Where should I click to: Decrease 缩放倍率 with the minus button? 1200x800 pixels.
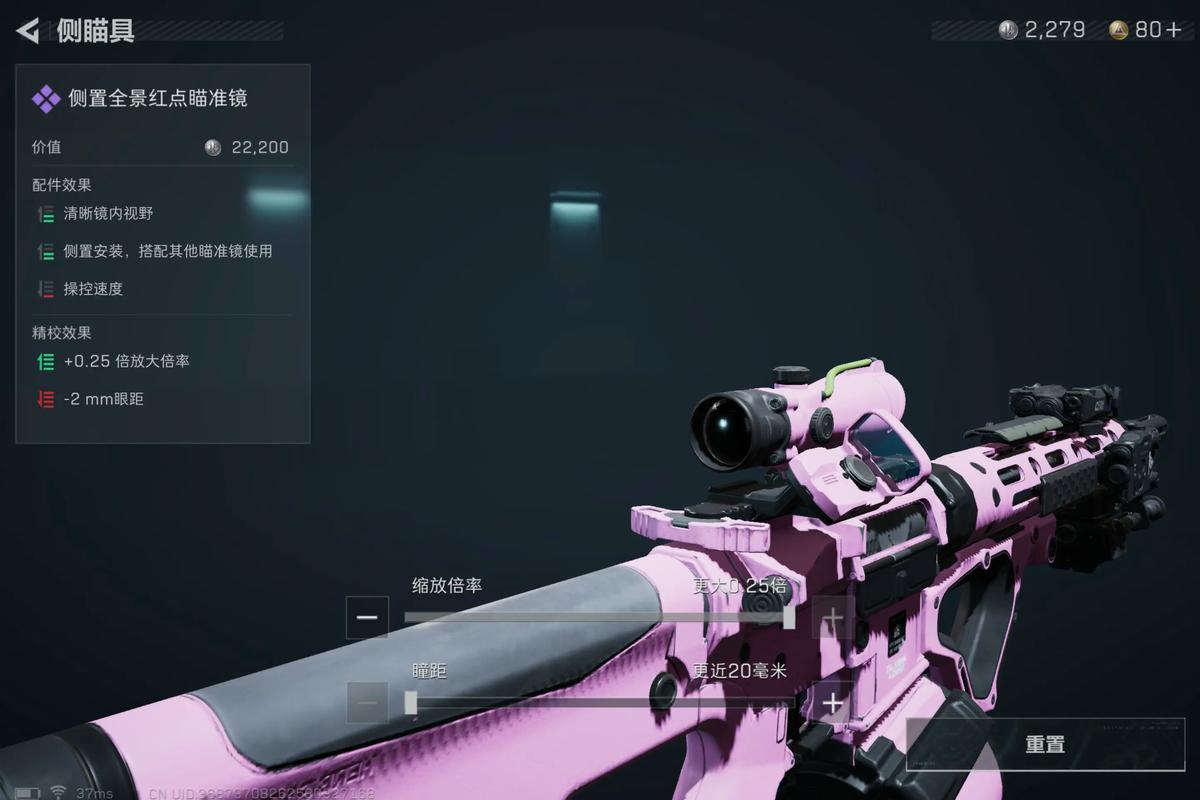(367, 618)
